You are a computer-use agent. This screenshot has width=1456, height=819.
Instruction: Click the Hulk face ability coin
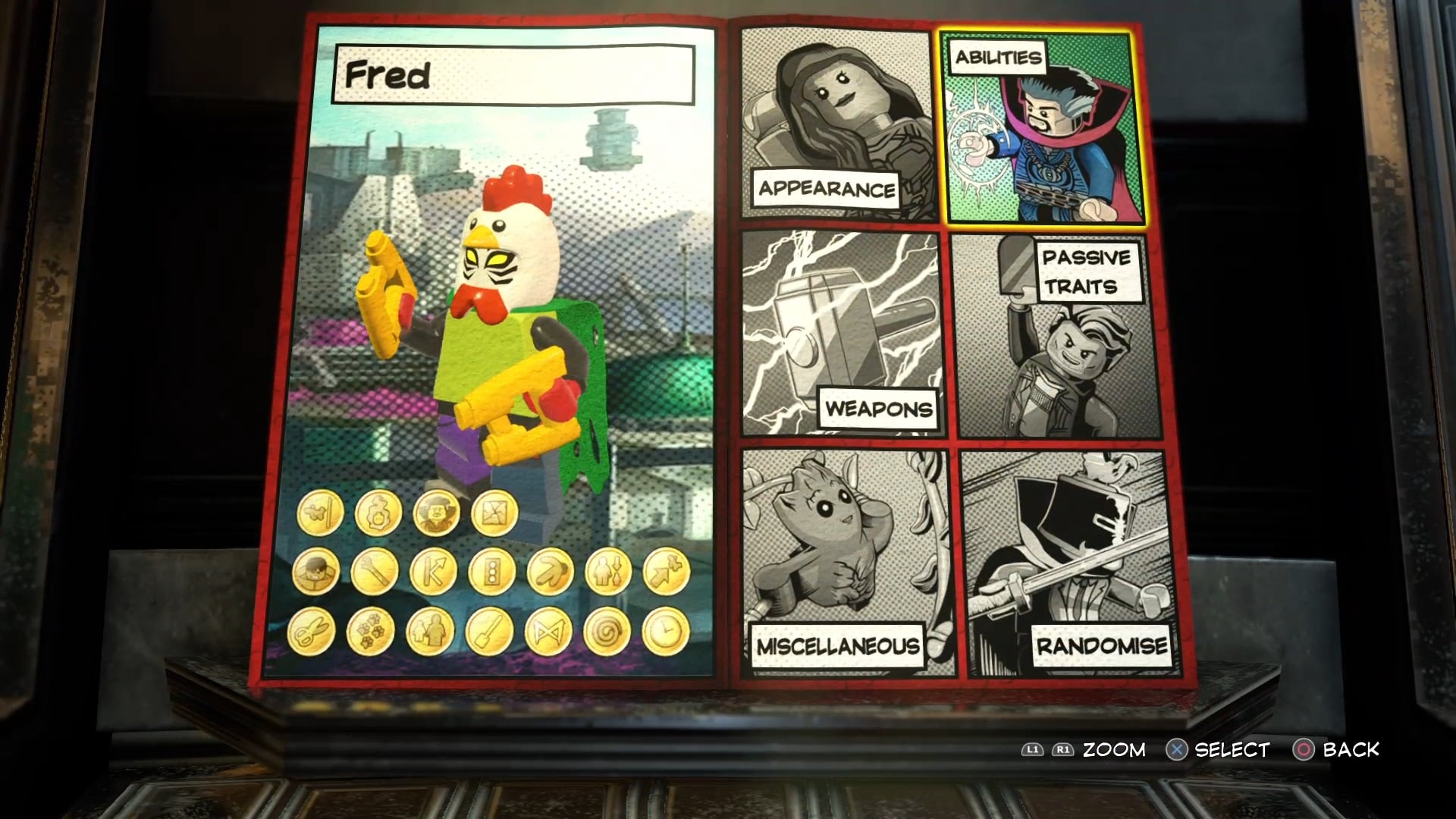pyautogui.click(x=315, y=571)
